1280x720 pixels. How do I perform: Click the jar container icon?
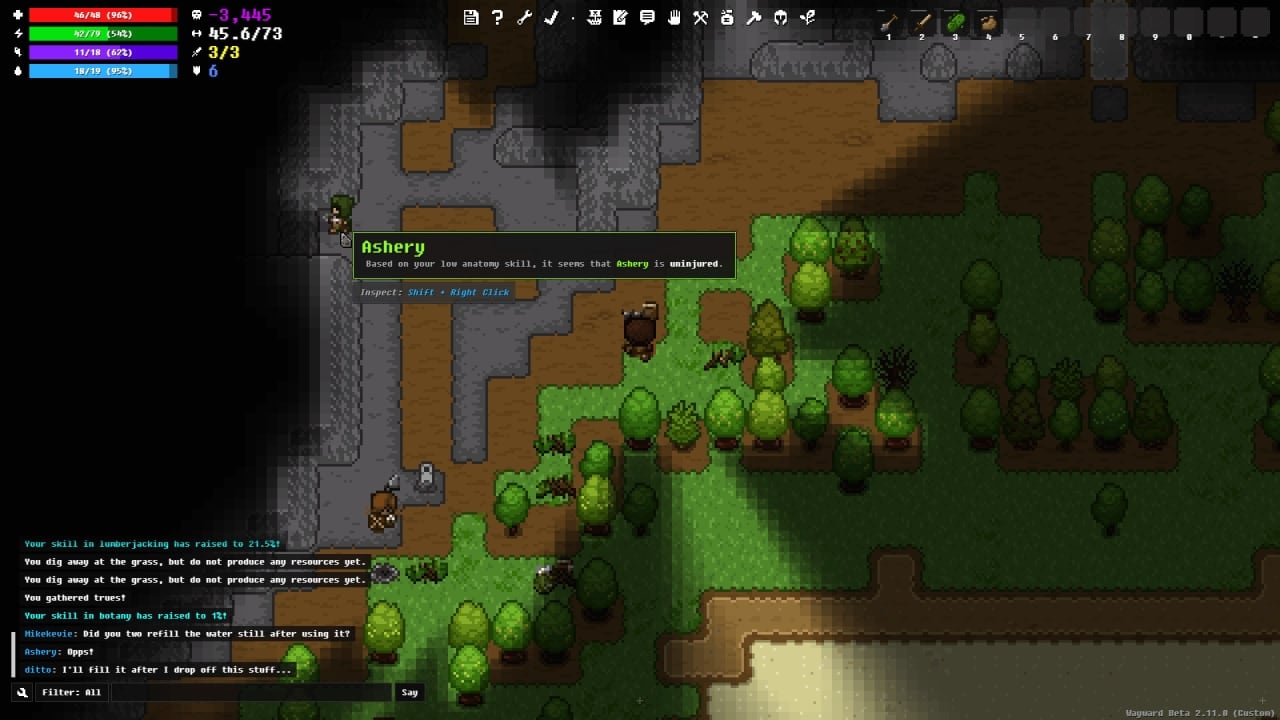click(727, 17)
